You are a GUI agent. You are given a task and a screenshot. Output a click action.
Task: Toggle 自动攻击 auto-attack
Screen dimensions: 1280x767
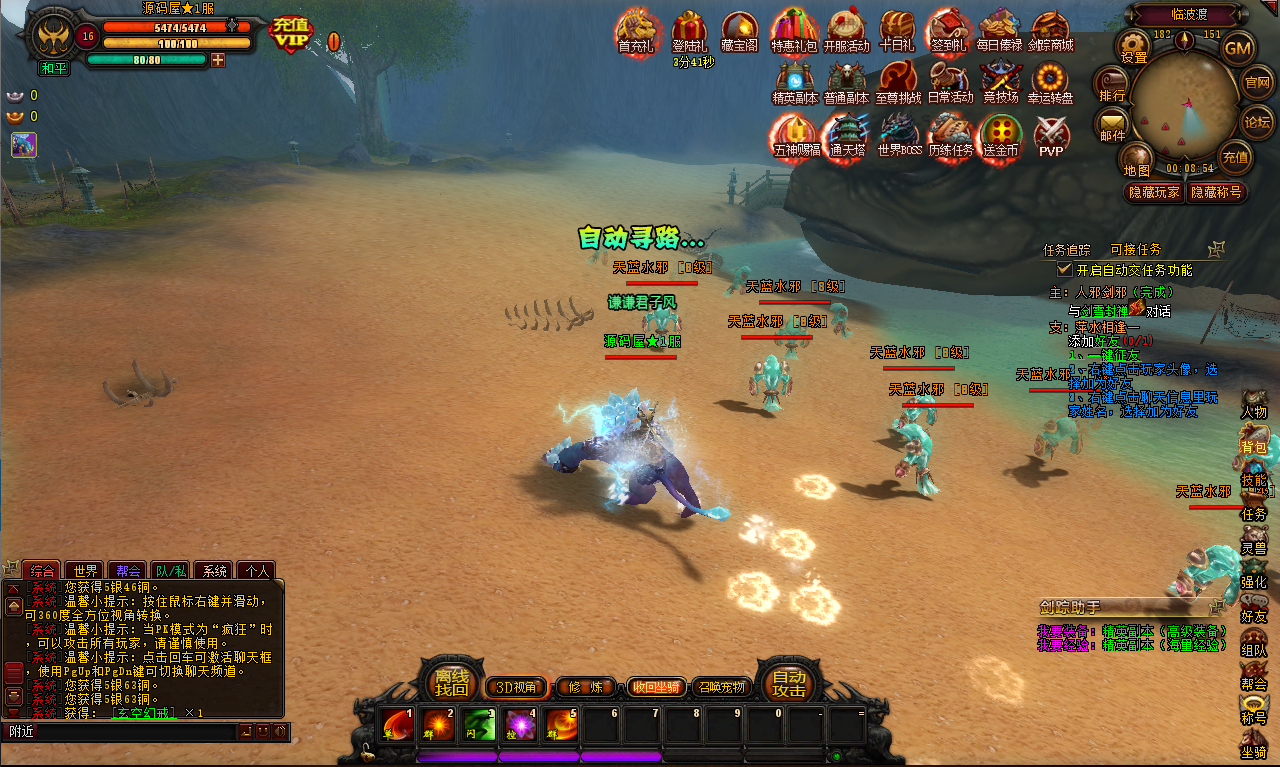[789, 683]
